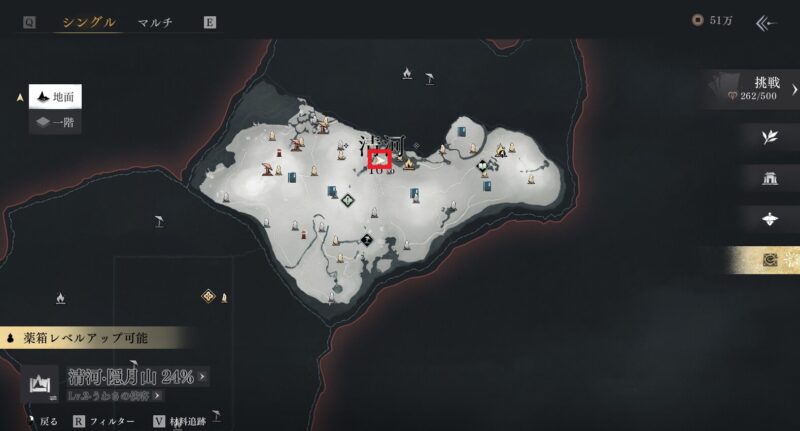Select the 地面 ground floor layer
This screenshot has width=800, height=431.
coord(55,96)
